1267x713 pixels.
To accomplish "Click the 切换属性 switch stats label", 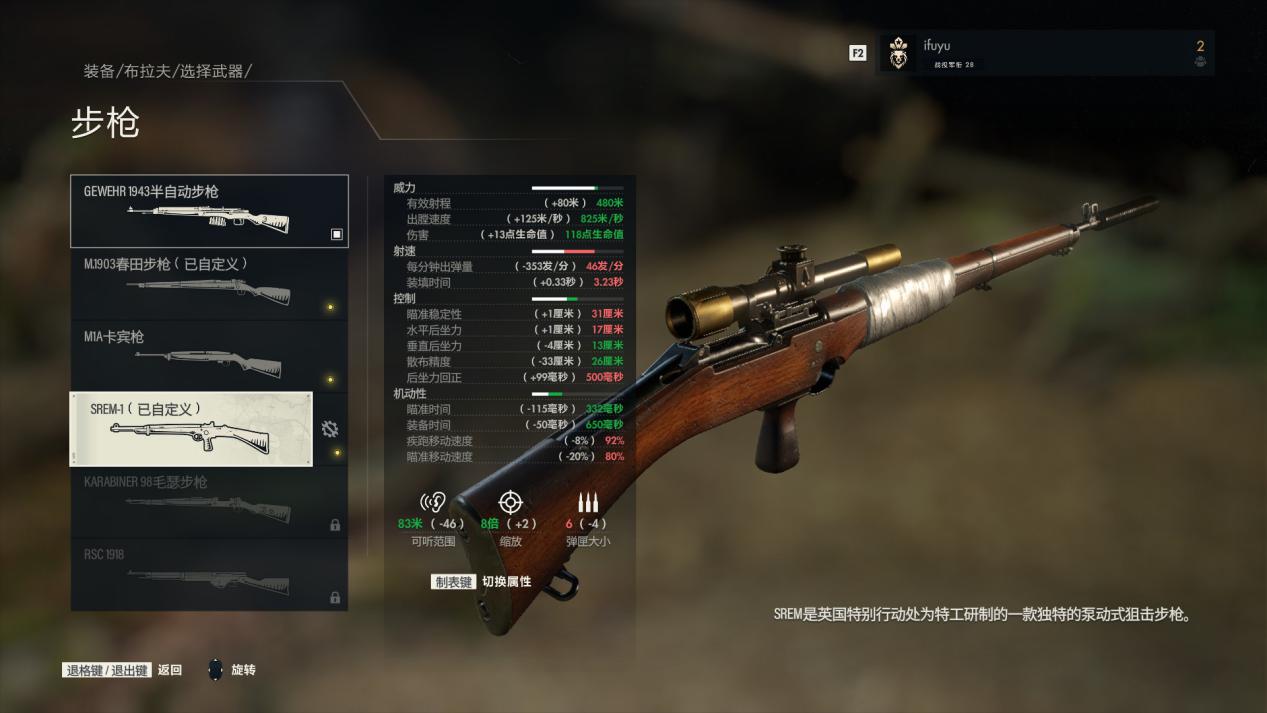I will (506, 582).
